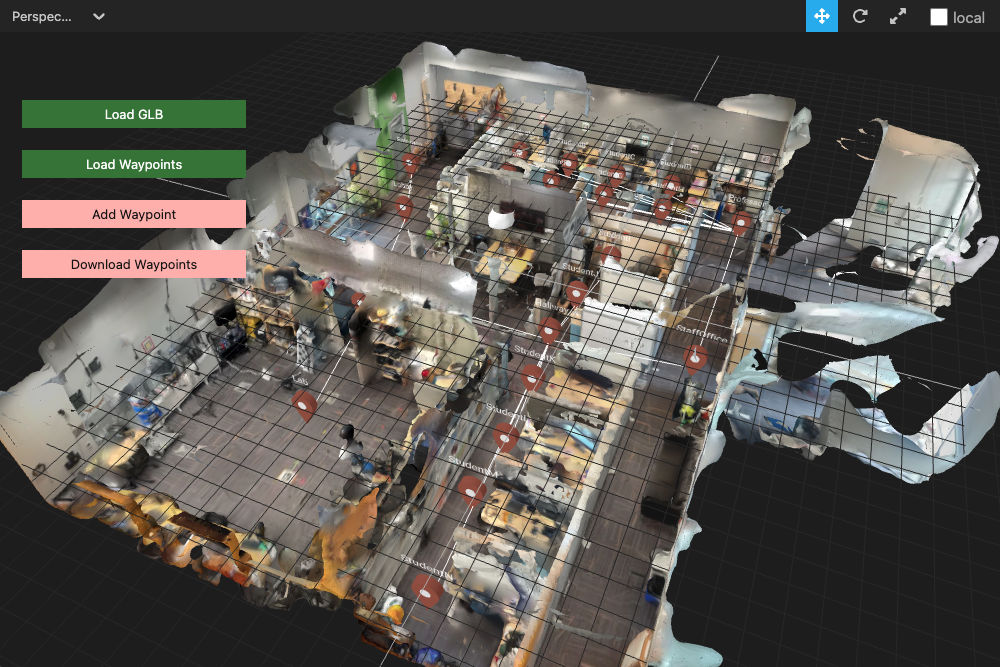Open the Perspective camera dropdown

click(58, 17)
